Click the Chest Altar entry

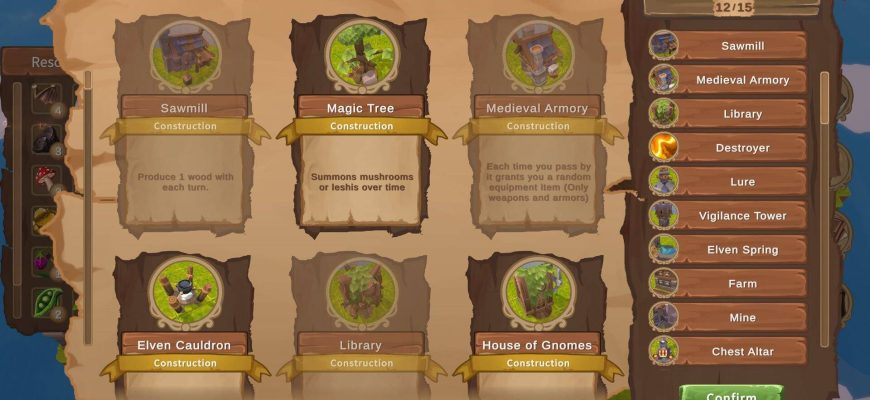point(741,352)
